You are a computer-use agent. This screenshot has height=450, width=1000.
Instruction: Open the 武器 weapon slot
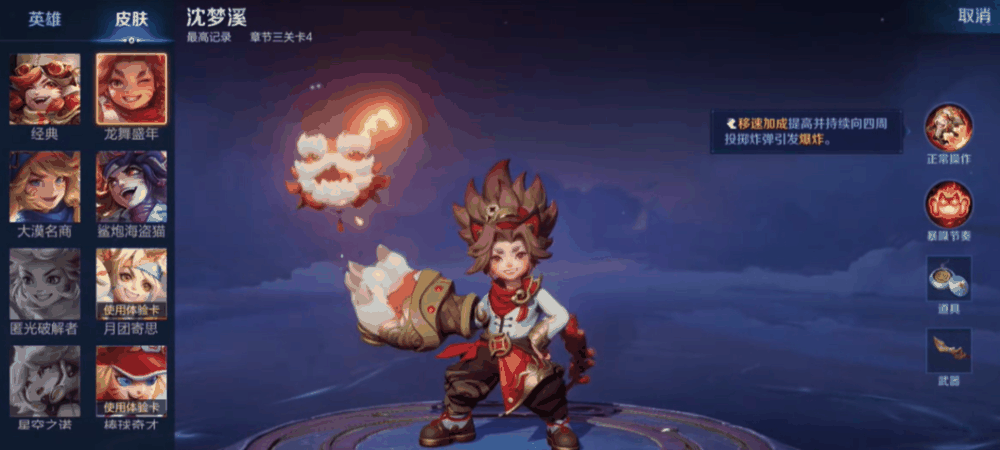click(x=948, y=352)
